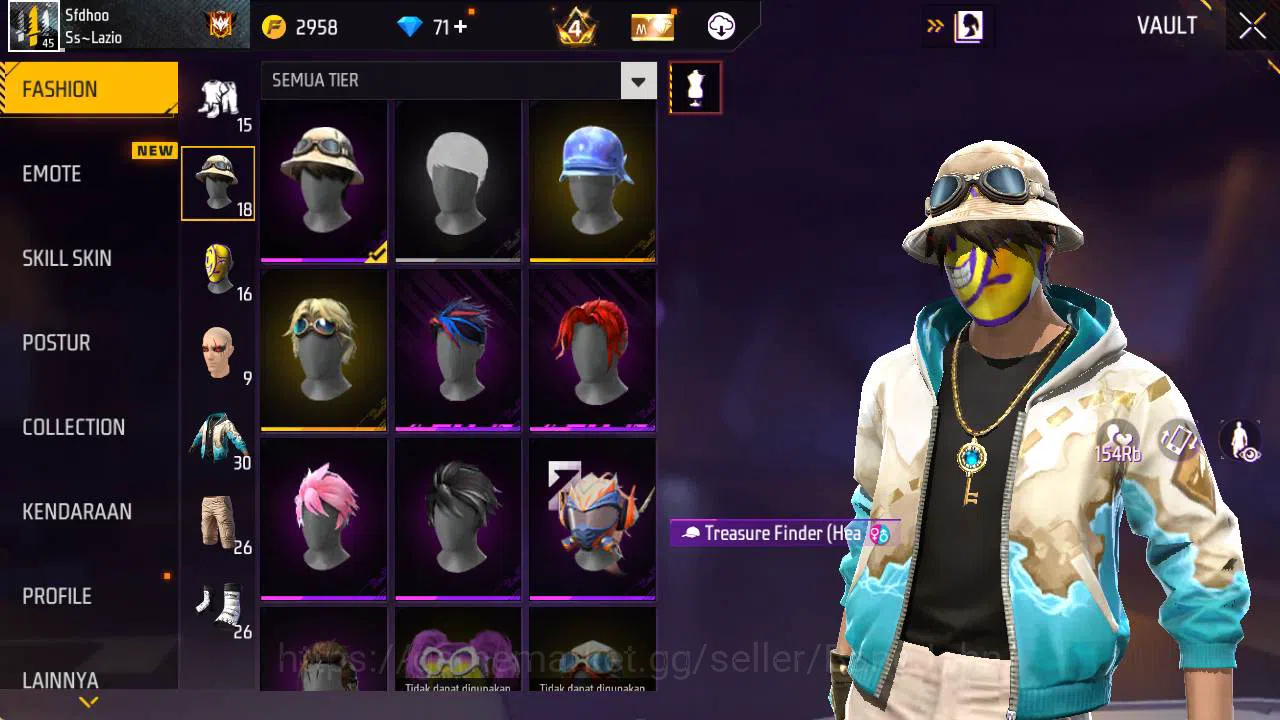Open the SKILL SKIN menu section

tap(66, 258)
